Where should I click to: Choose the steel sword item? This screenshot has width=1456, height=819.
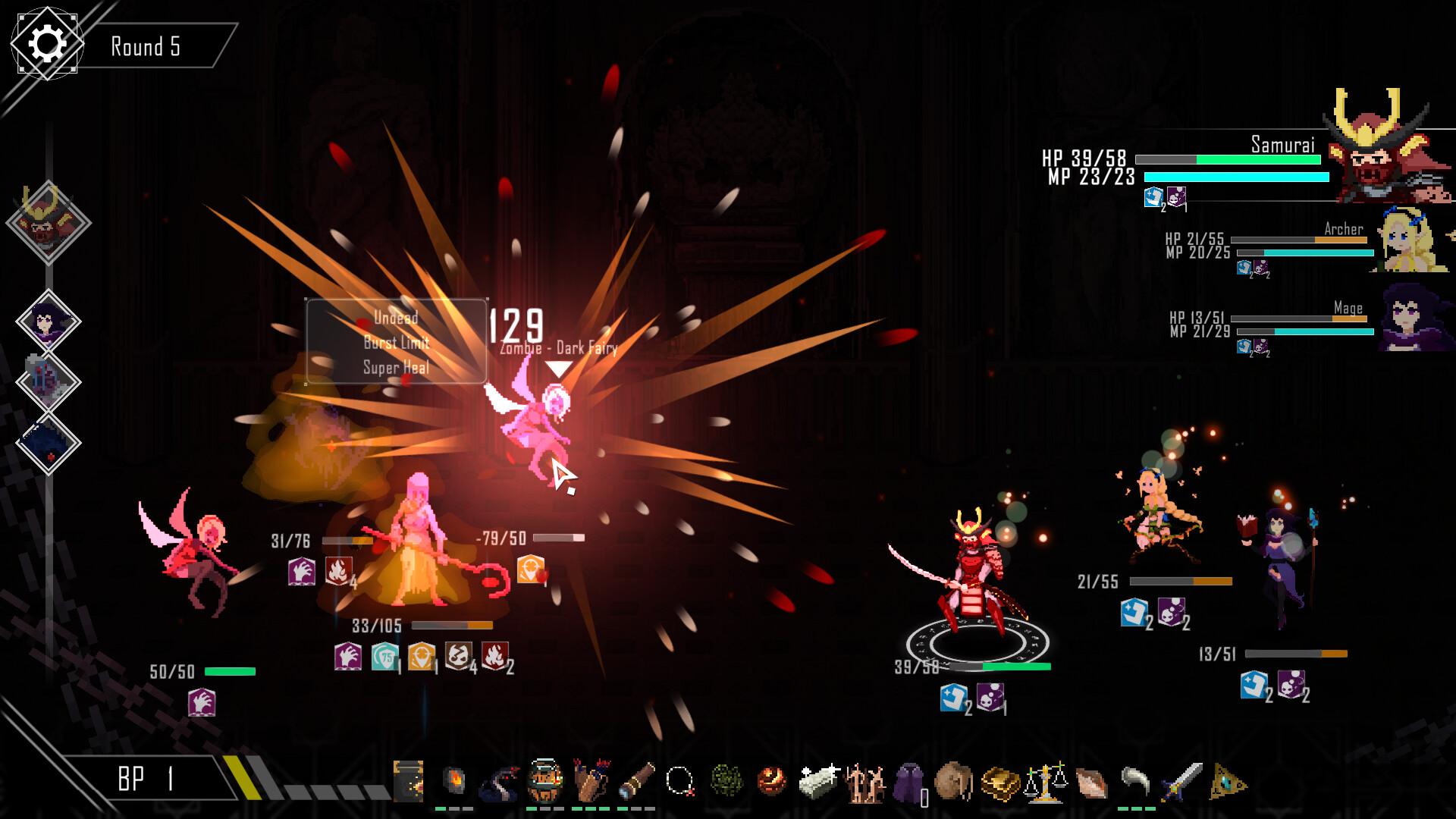(1181, 783)
